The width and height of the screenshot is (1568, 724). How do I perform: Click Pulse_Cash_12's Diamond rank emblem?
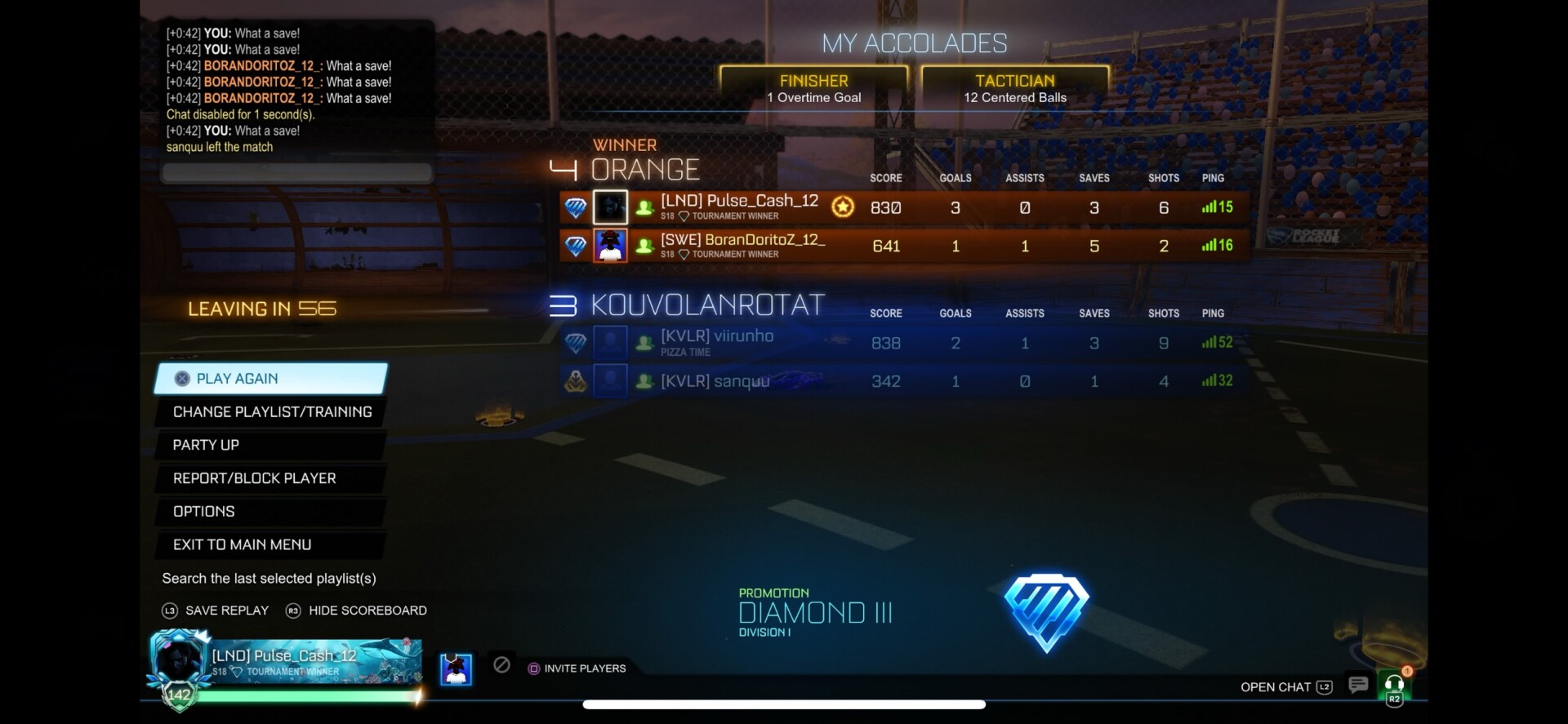point(576,207)
